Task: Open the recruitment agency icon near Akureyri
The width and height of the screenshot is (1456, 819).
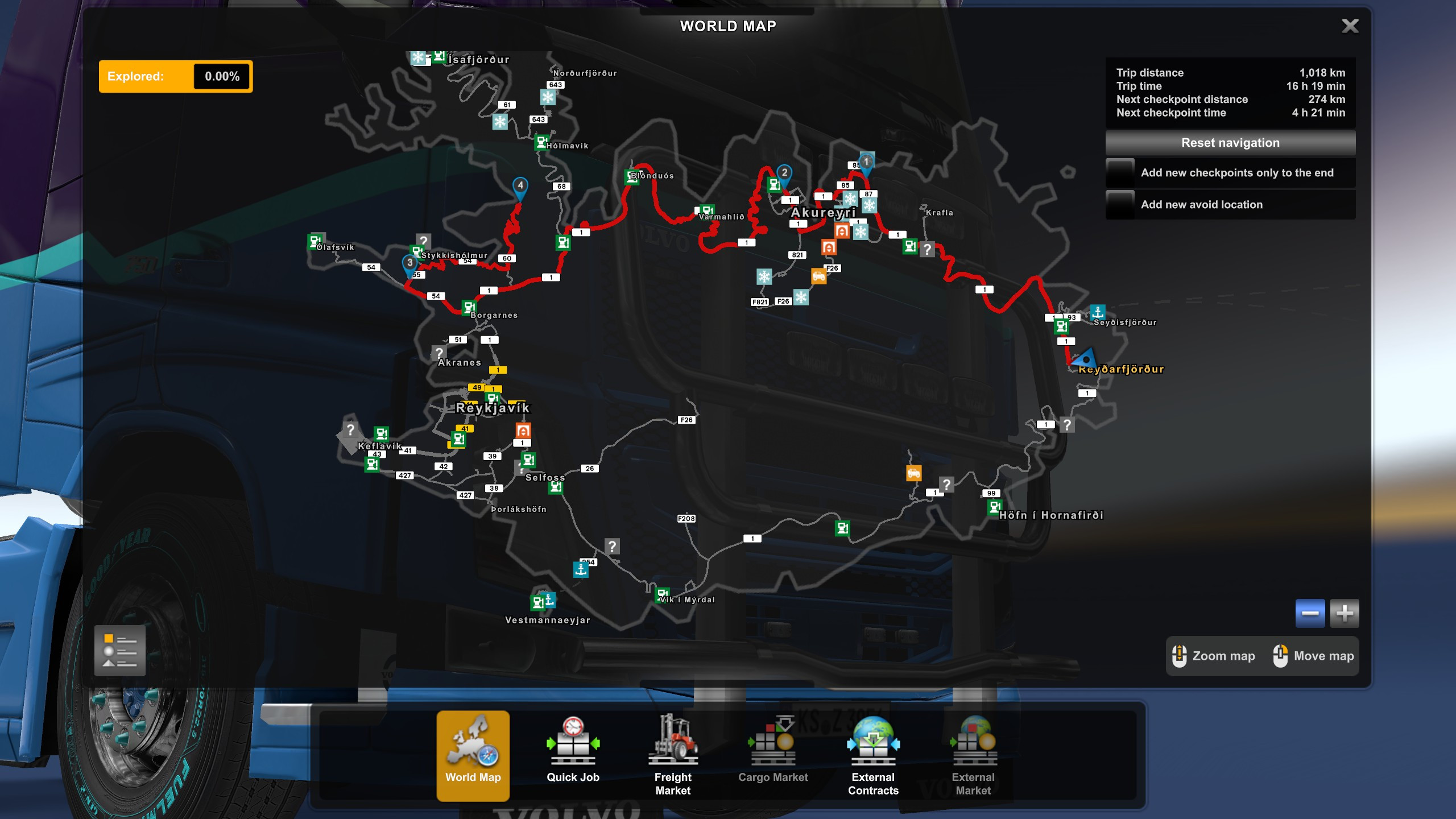Action: (x=842, y=231)
